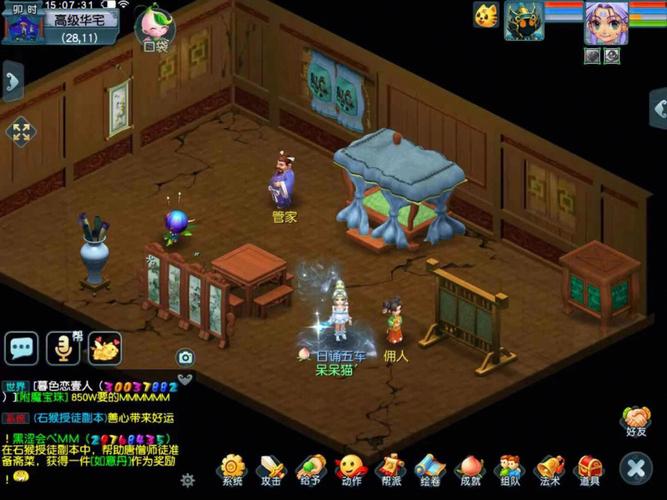Open the 好友 friends list

tap(636, 420)
